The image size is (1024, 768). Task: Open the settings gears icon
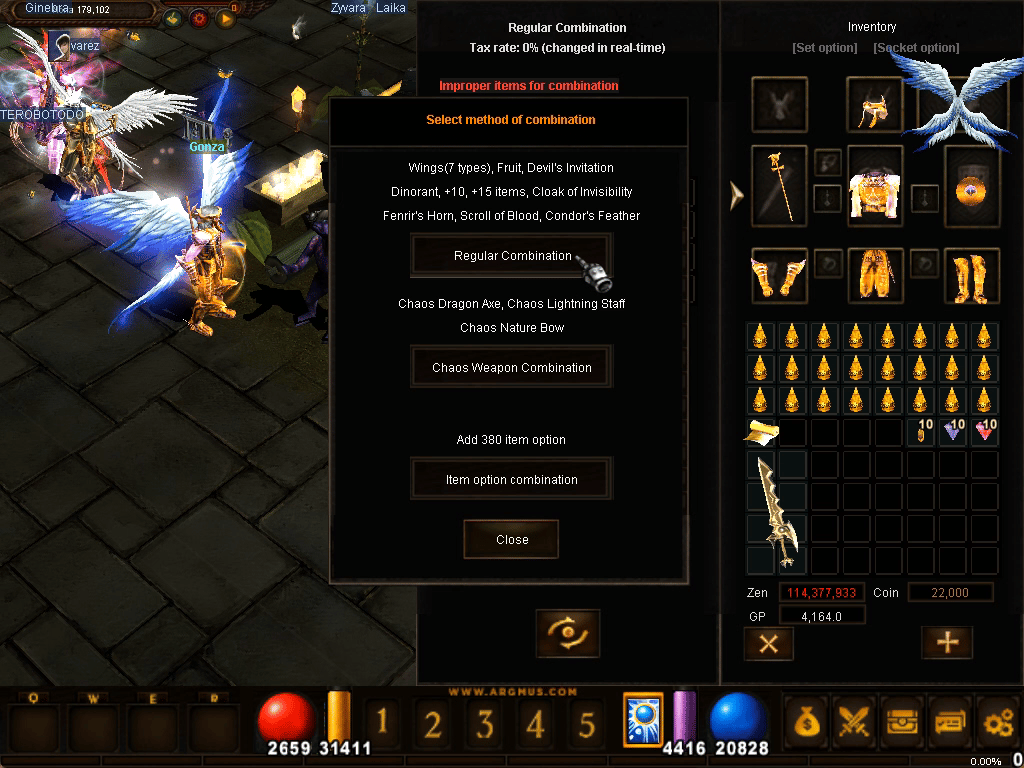pyautogui.click(x=997, y=721)
